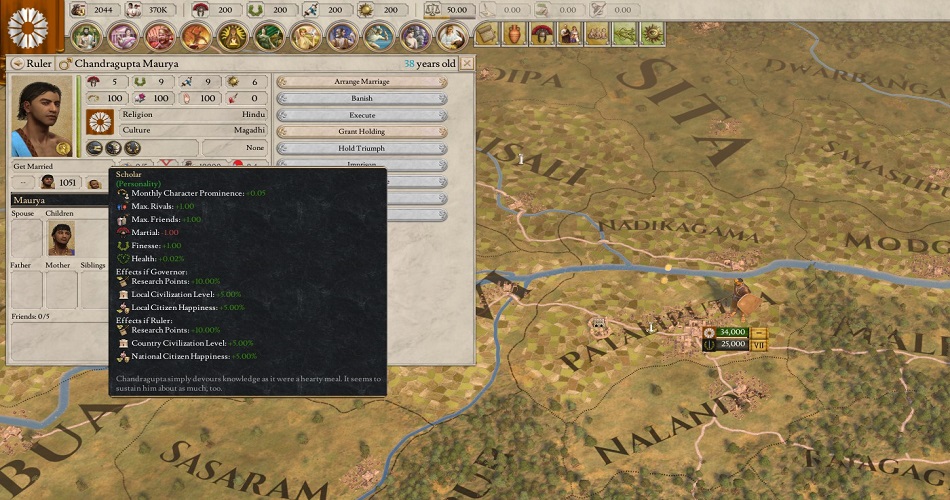The width and height of the screenshot is (950, 500).
Task: Choose the Arrange Marriage action
Action: (361, 82)
